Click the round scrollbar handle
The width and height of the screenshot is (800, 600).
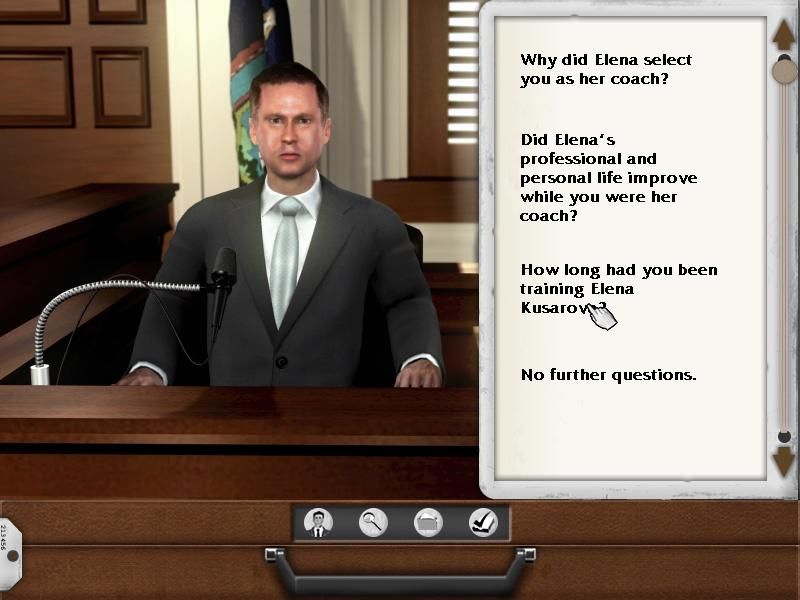click(x=785, y=71)
